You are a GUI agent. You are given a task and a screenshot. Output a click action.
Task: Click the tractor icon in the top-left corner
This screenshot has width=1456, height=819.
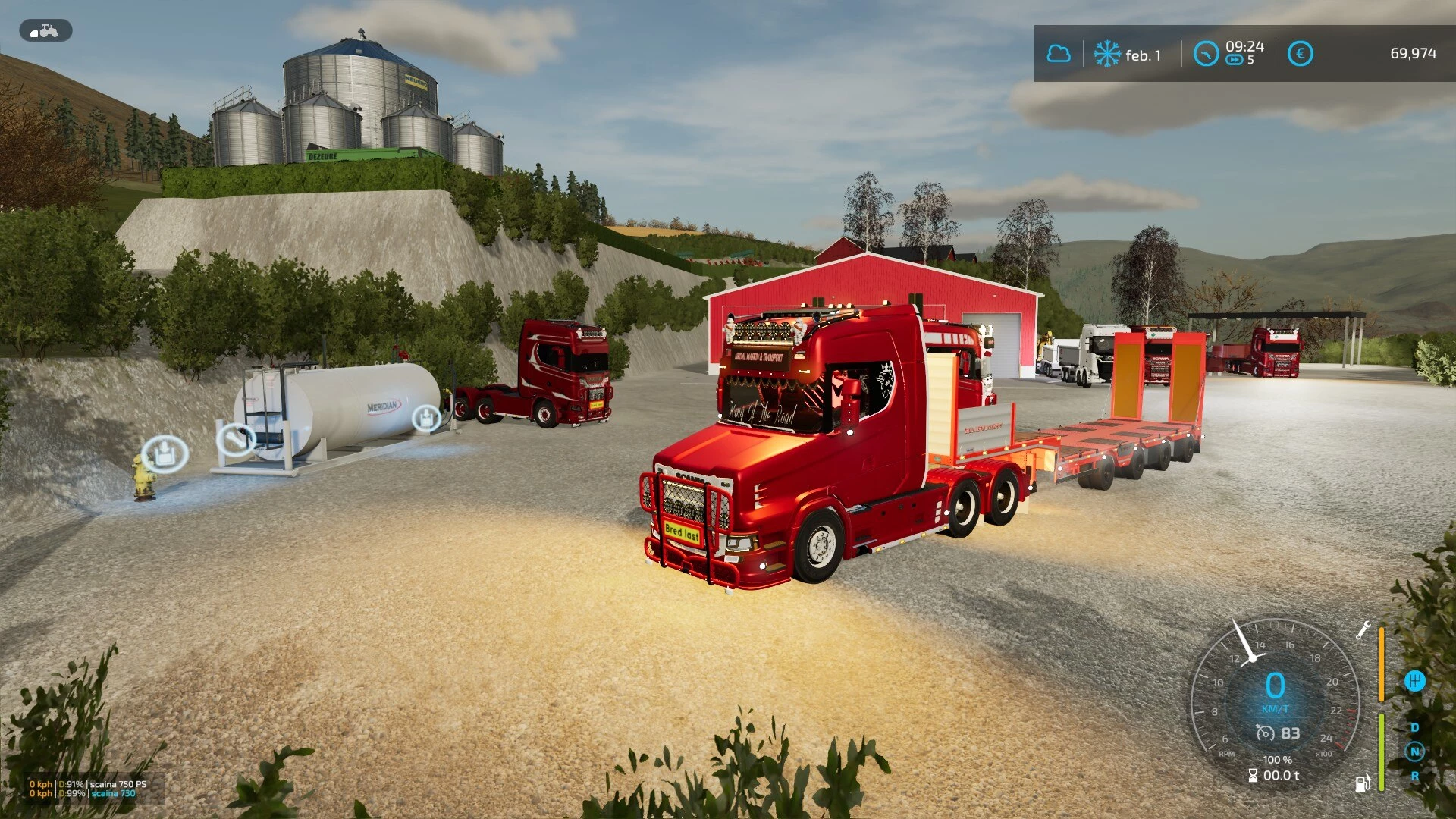[x=45, y=30]
